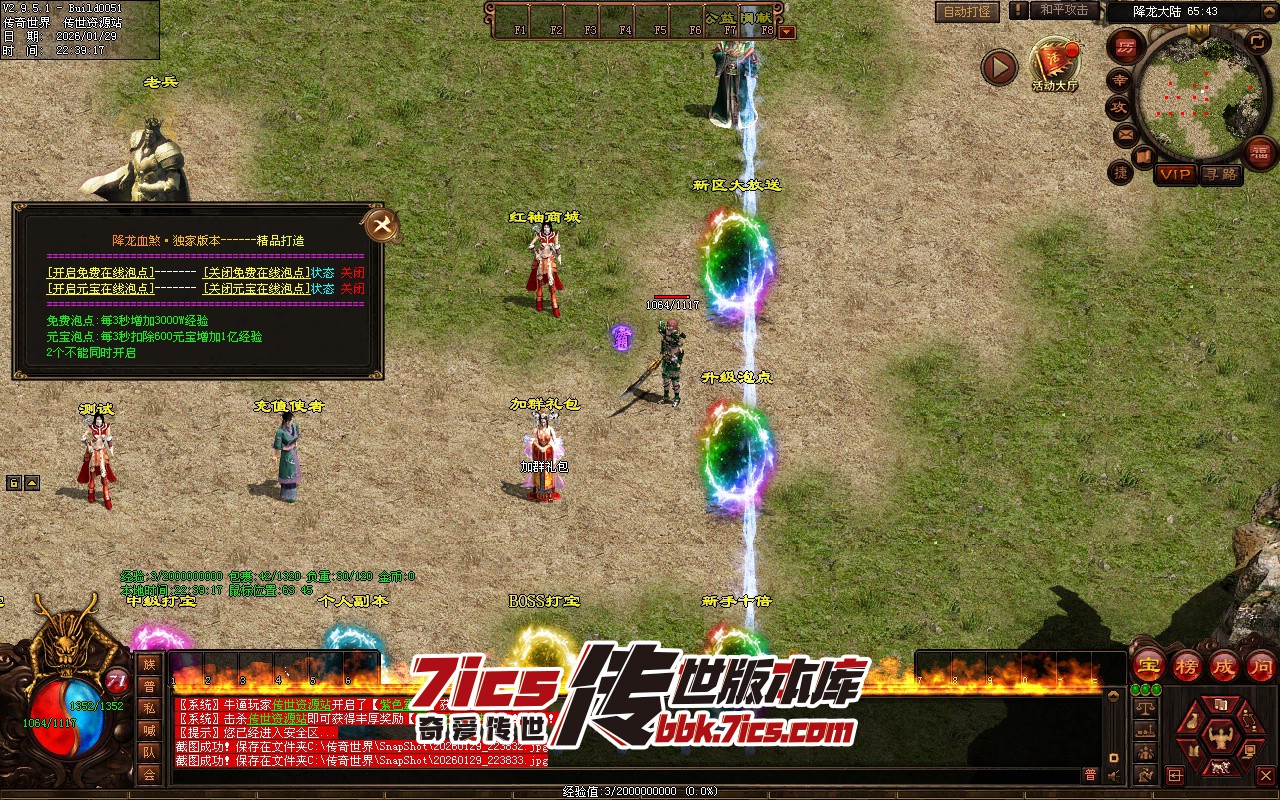Switch the 和平攻击 attack mode

pyautogui.click(x=1063, y=10)
